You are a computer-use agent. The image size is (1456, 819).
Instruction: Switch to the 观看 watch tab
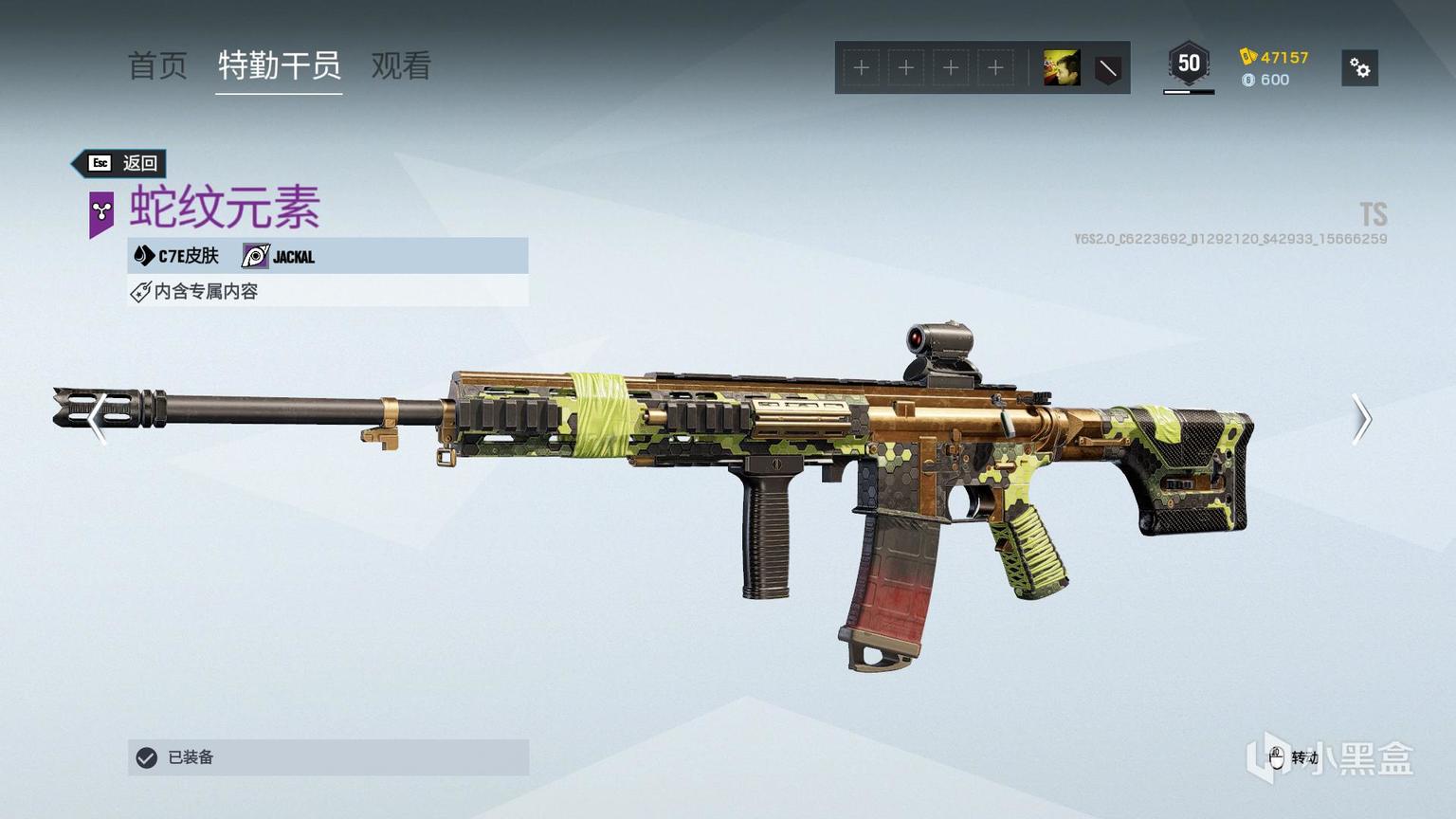click(401, 65)
